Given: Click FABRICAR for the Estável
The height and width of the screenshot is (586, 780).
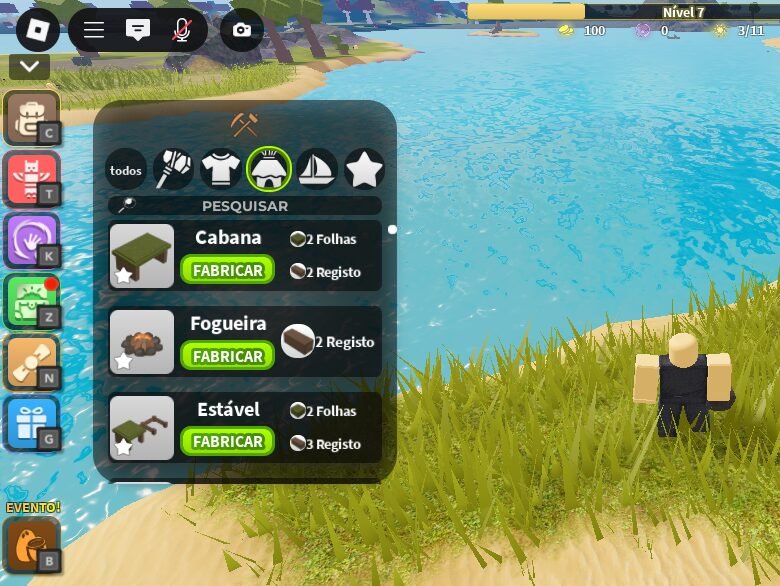Looking at the screenshot, I should [x=227, y=441].
